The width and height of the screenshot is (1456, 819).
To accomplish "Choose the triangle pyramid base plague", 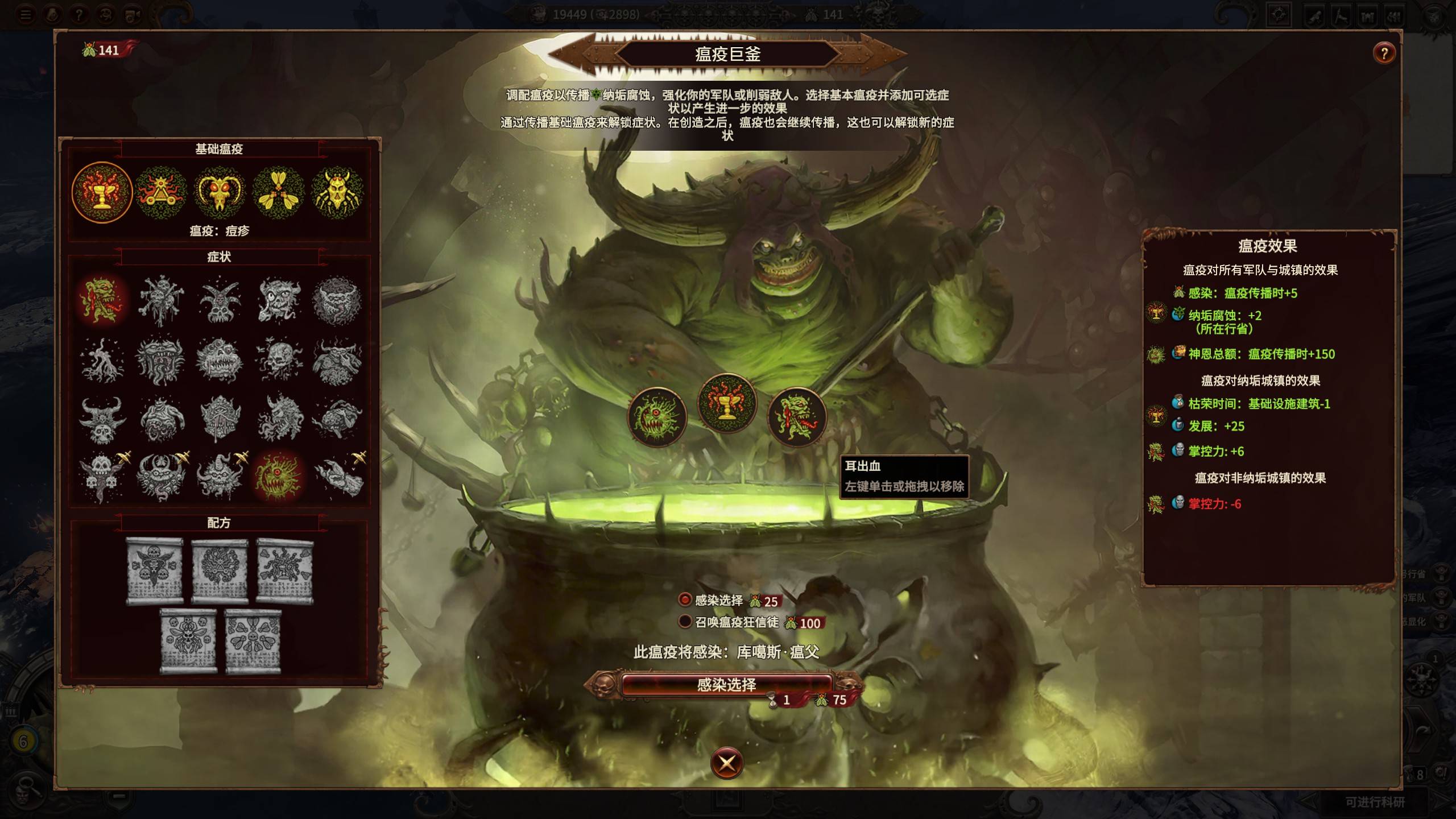I will tap(161, 192).
